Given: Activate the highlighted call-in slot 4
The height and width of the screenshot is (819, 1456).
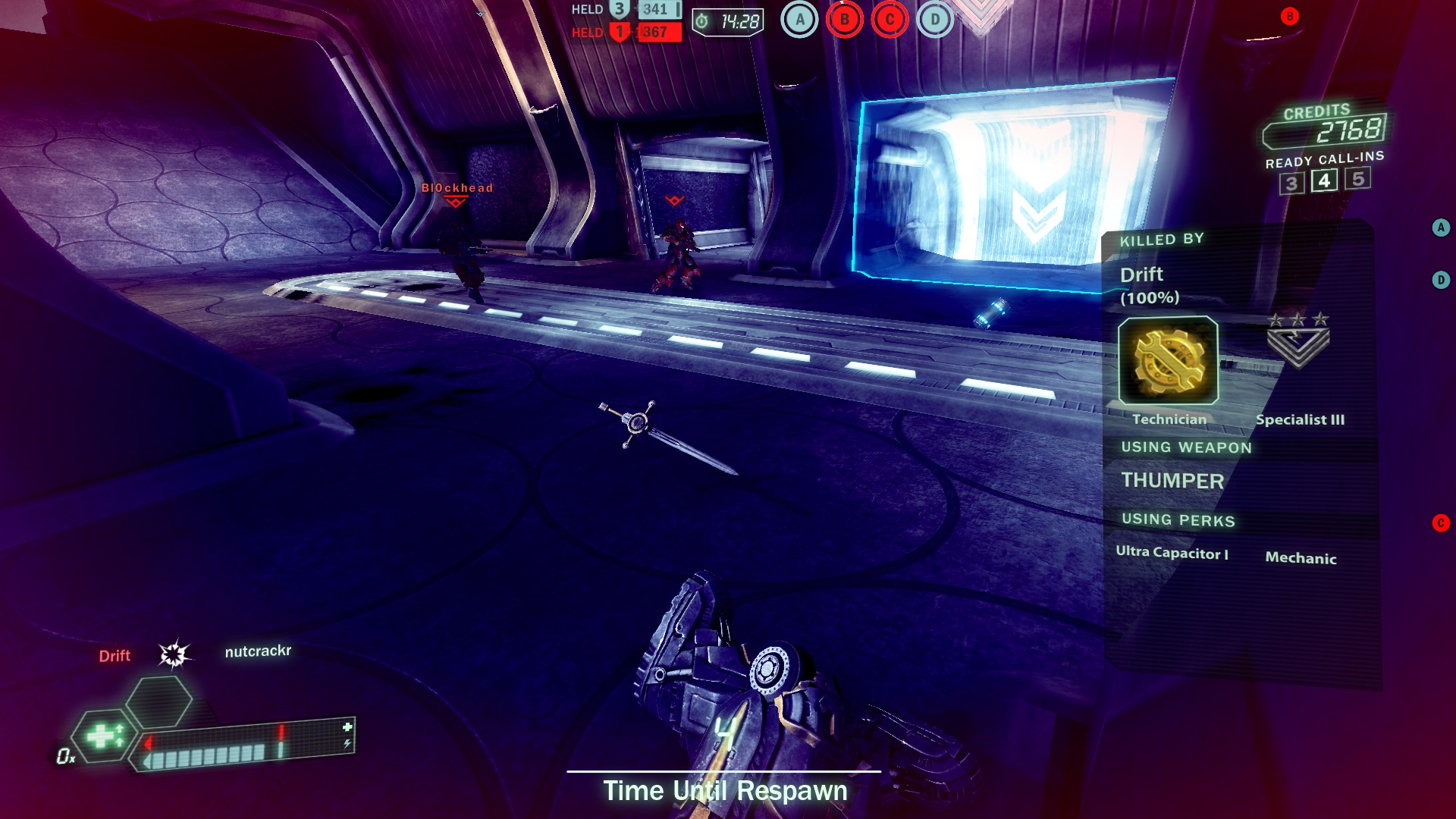Looking at the screenshot, I should pyautogui.click(x=1324, y=180).
